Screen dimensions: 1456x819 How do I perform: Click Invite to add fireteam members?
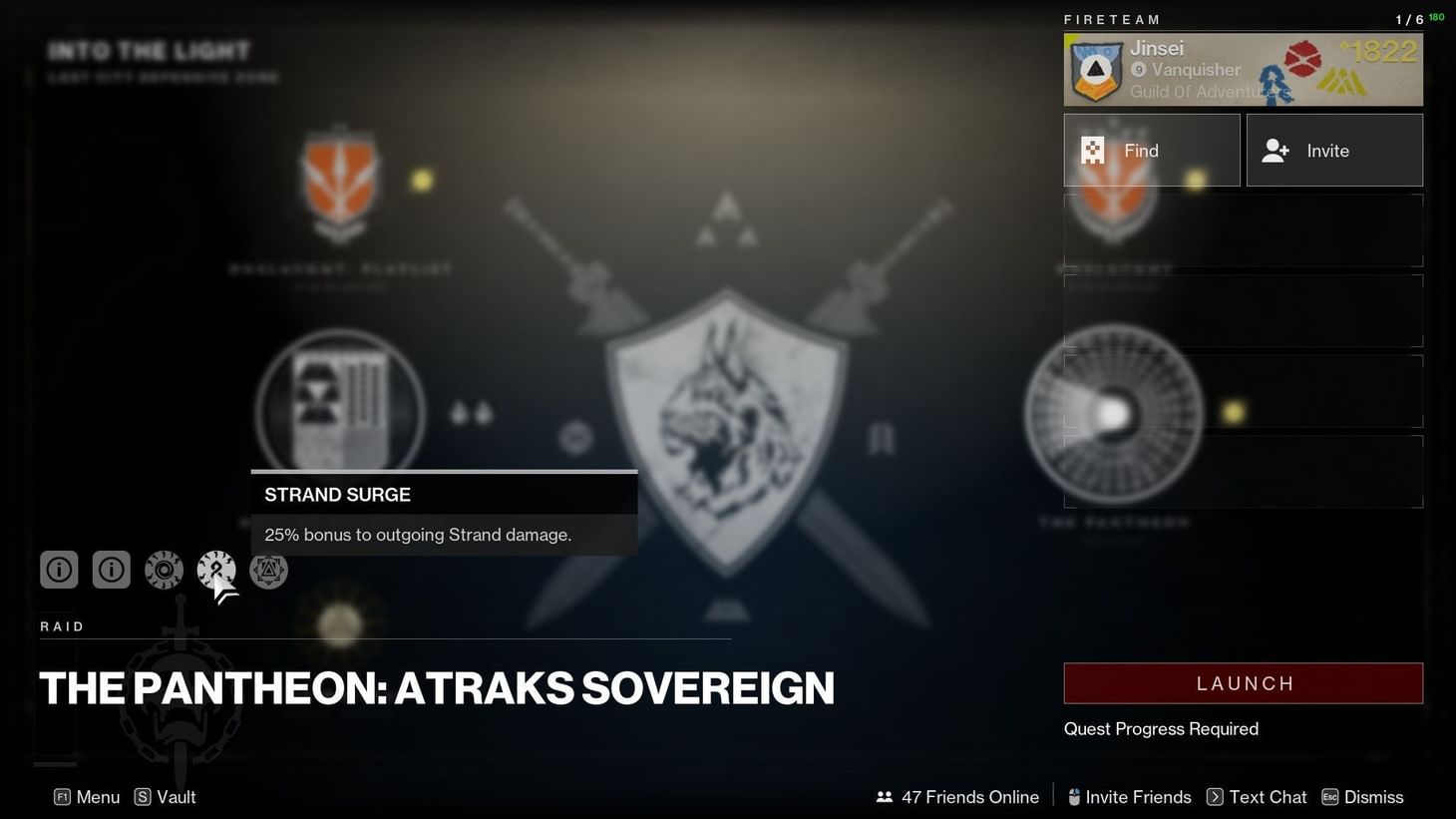tap(1334, 150)
